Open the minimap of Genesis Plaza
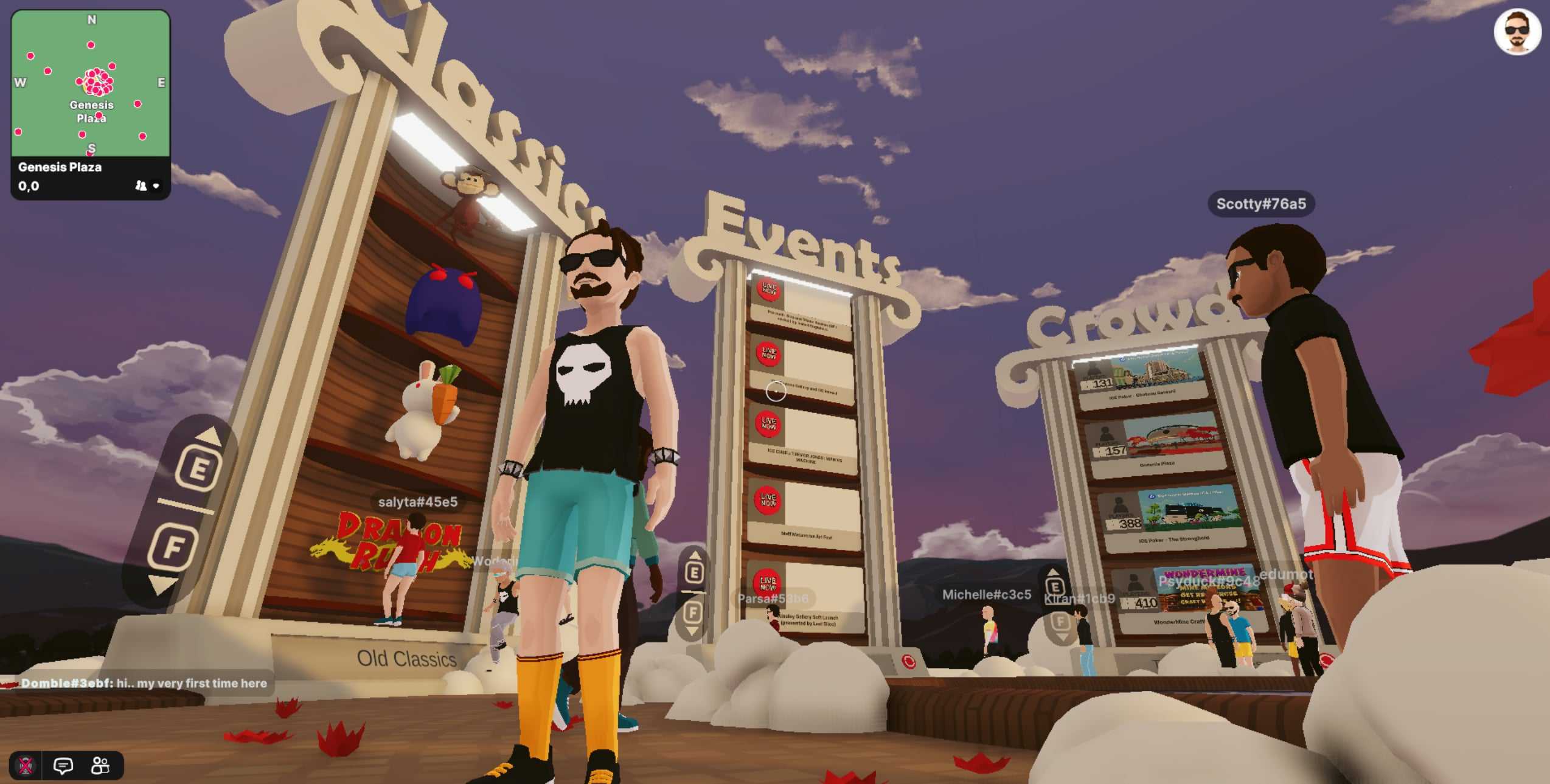Image resolution: width=1550 pixels, height=784 pixels. (x=91, y=83)
